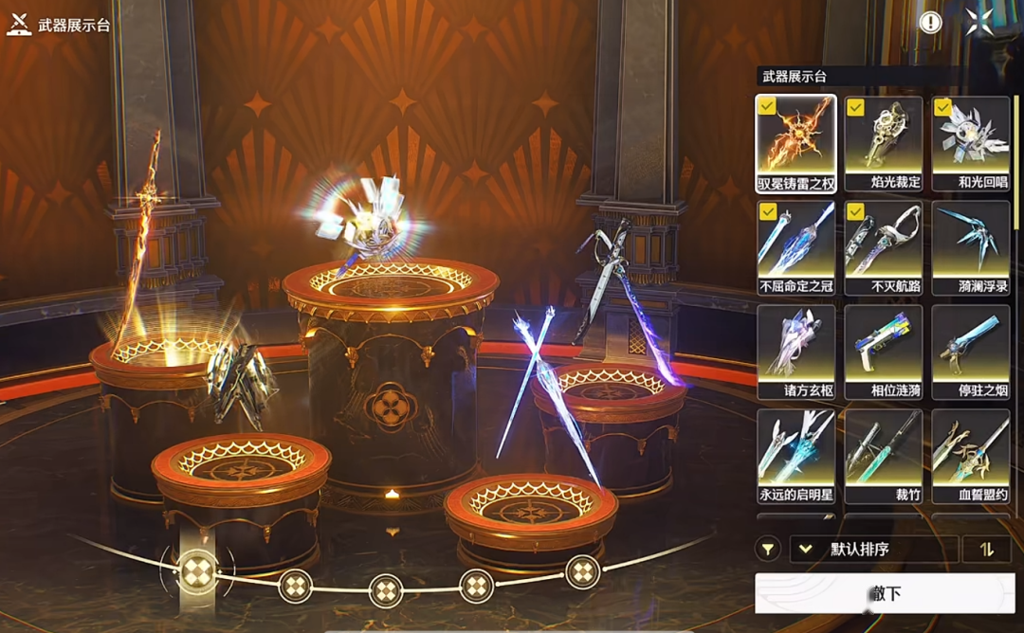Choose the 血誓盟约 weapon tile
Screen dimensions: 1024x633
pyautogui.click(x=970, y=455)
